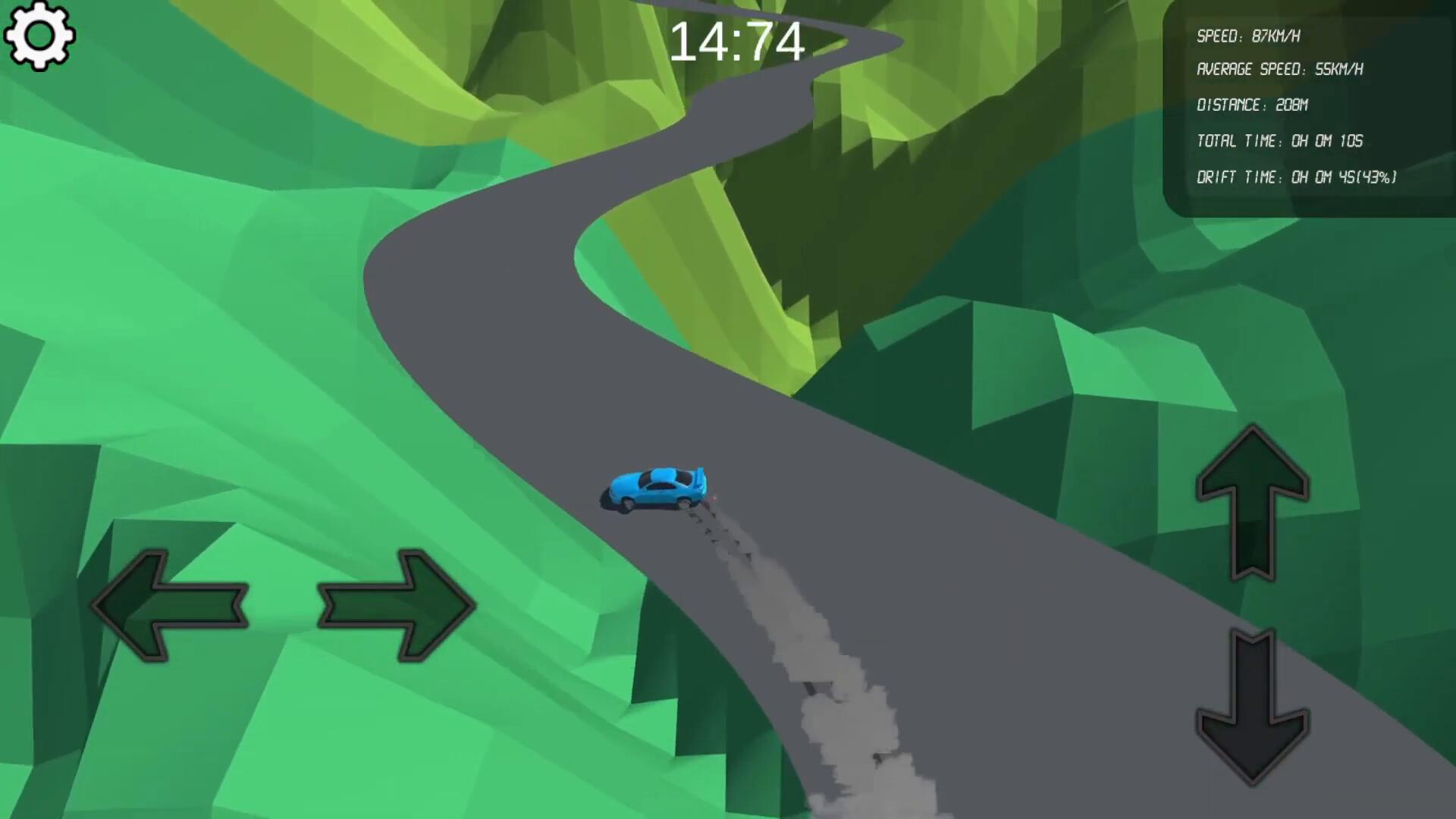Accelerate using the up arrow button
1456x819 pixels.
pyautogui.click(x=1253, y=500)
